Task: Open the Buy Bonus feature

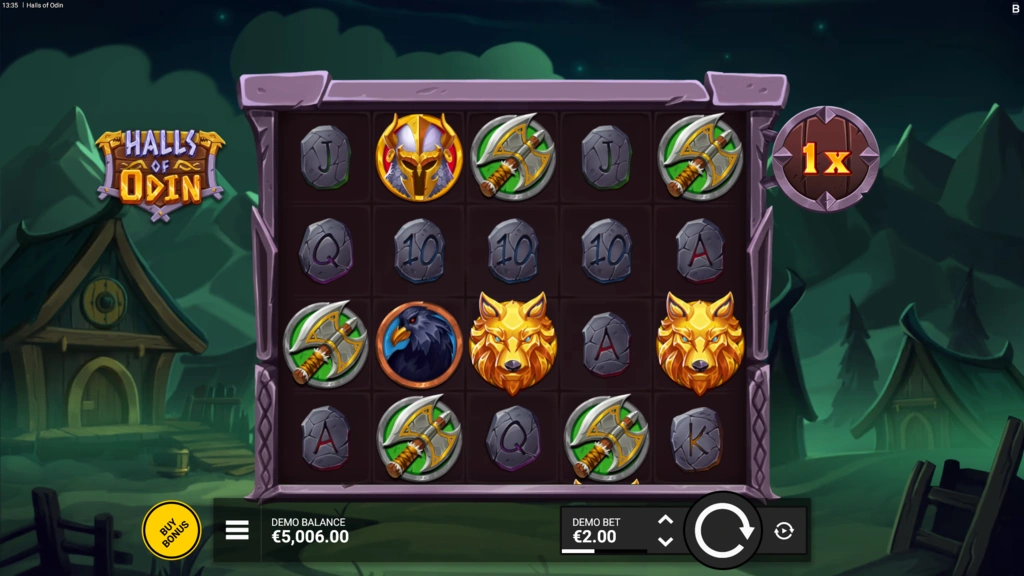Action: pos(171,530)
